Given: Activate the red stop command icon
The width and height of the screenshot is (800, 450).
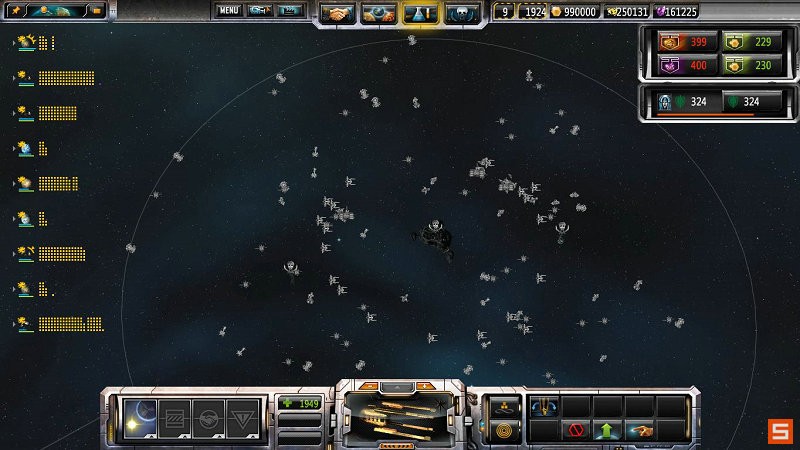Looking at the screenshot, I should [x=576, y=430].
